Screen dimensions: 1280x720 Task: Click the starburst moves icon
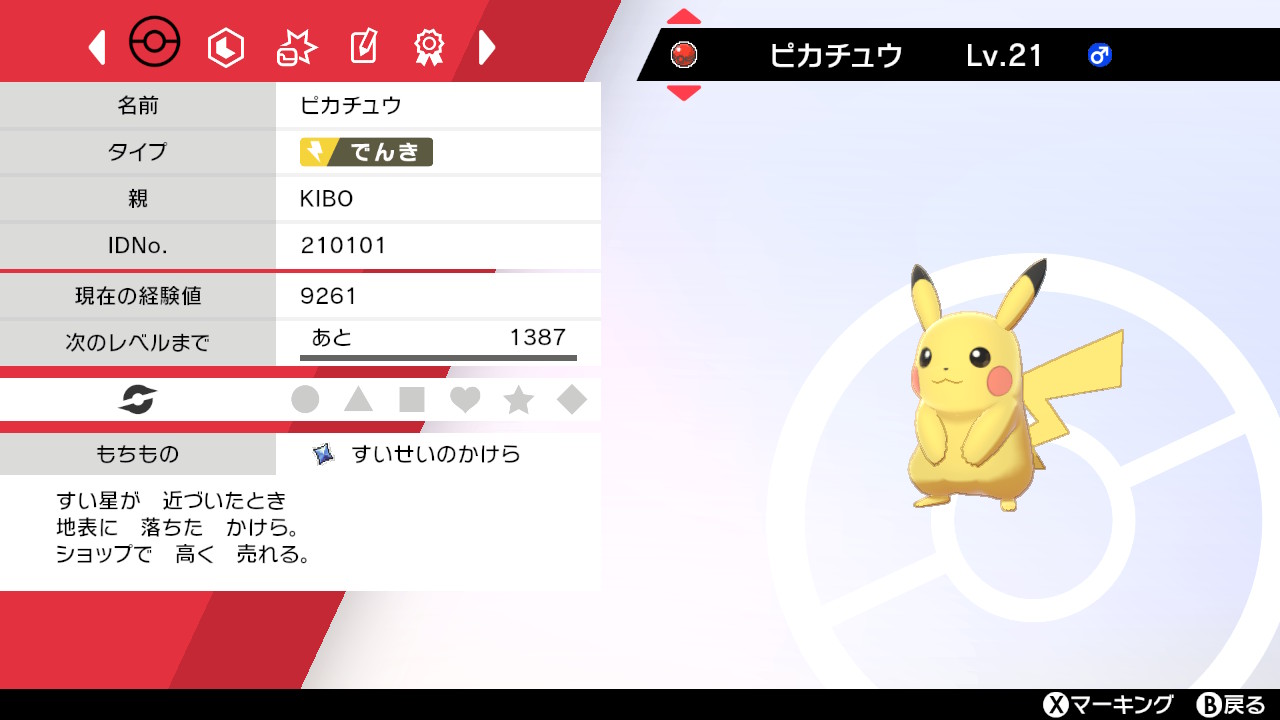click(x=294, y=45)
